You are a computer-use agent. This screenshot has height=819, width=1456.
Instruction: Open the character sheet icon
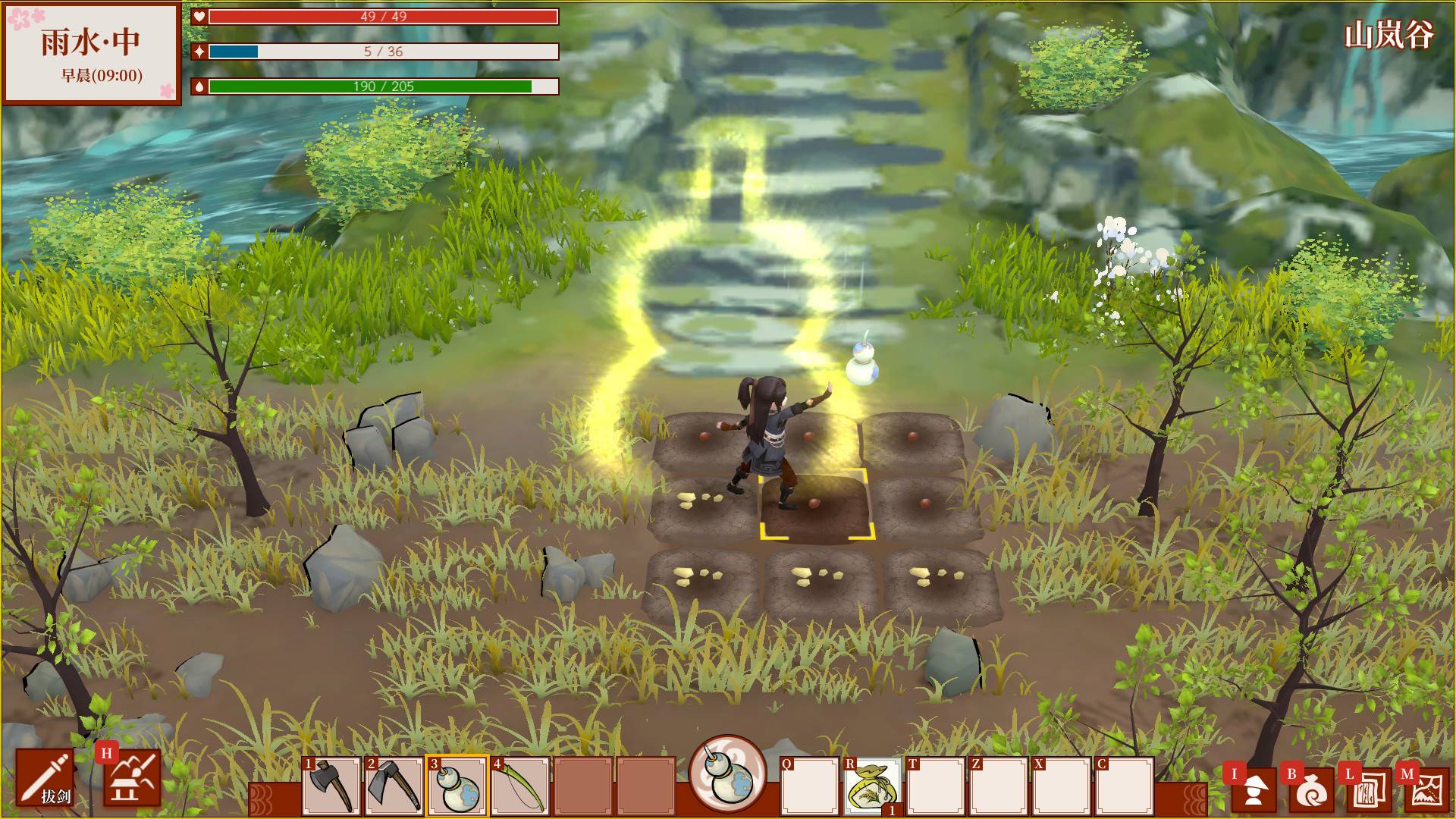click(1253, 789)
